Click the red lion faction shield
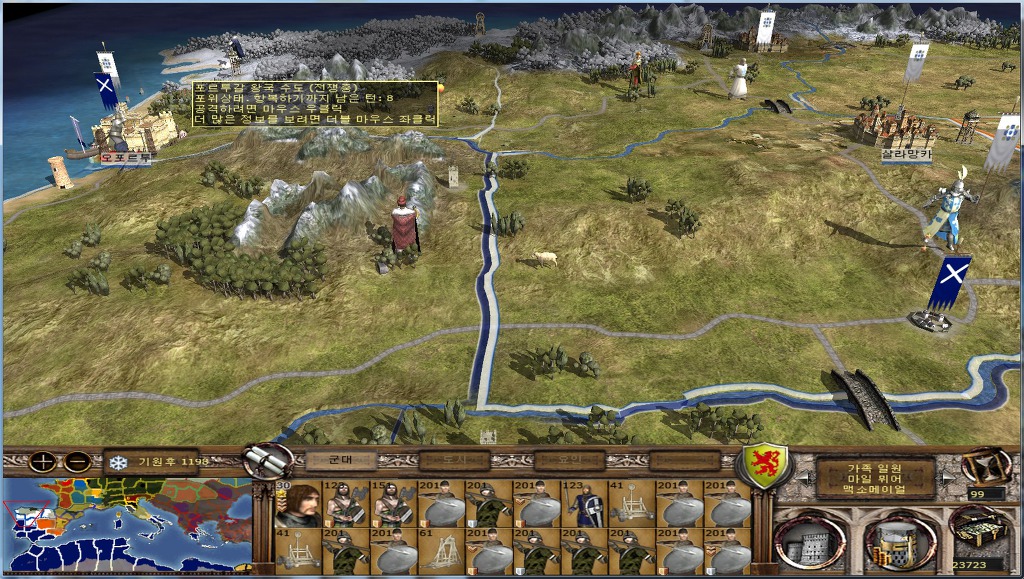The image size is (1024, 579). click(x=763, y=465)
